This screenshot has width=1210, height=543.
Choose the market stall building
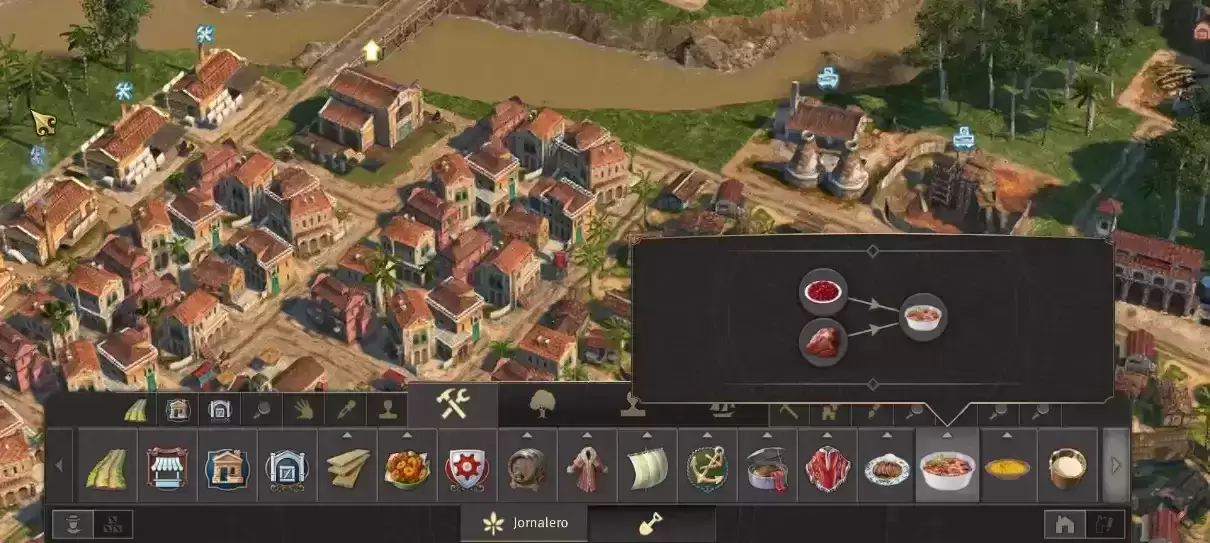(167, 467)
